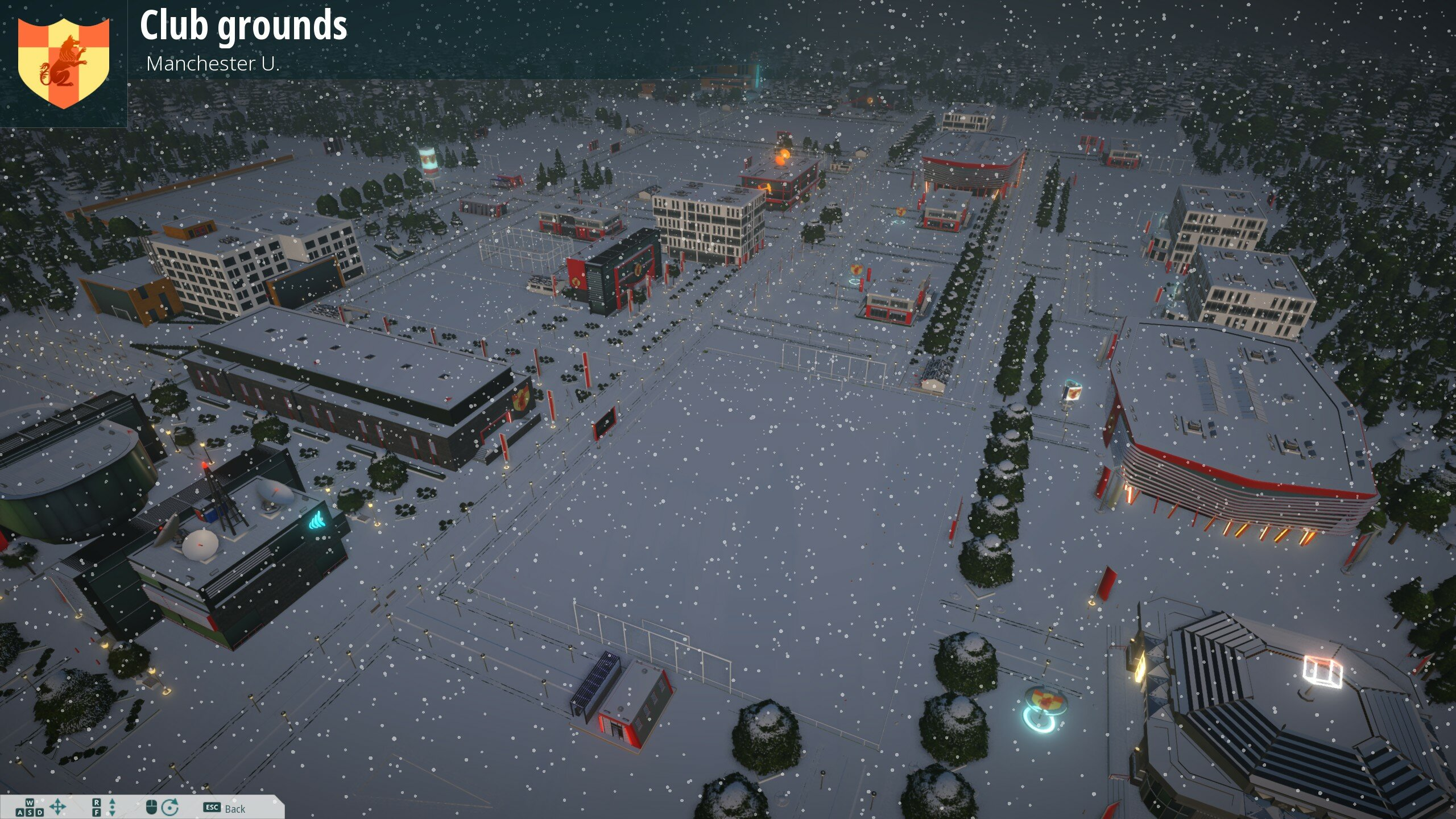Go back using the Back label

(x=234, y=809)
